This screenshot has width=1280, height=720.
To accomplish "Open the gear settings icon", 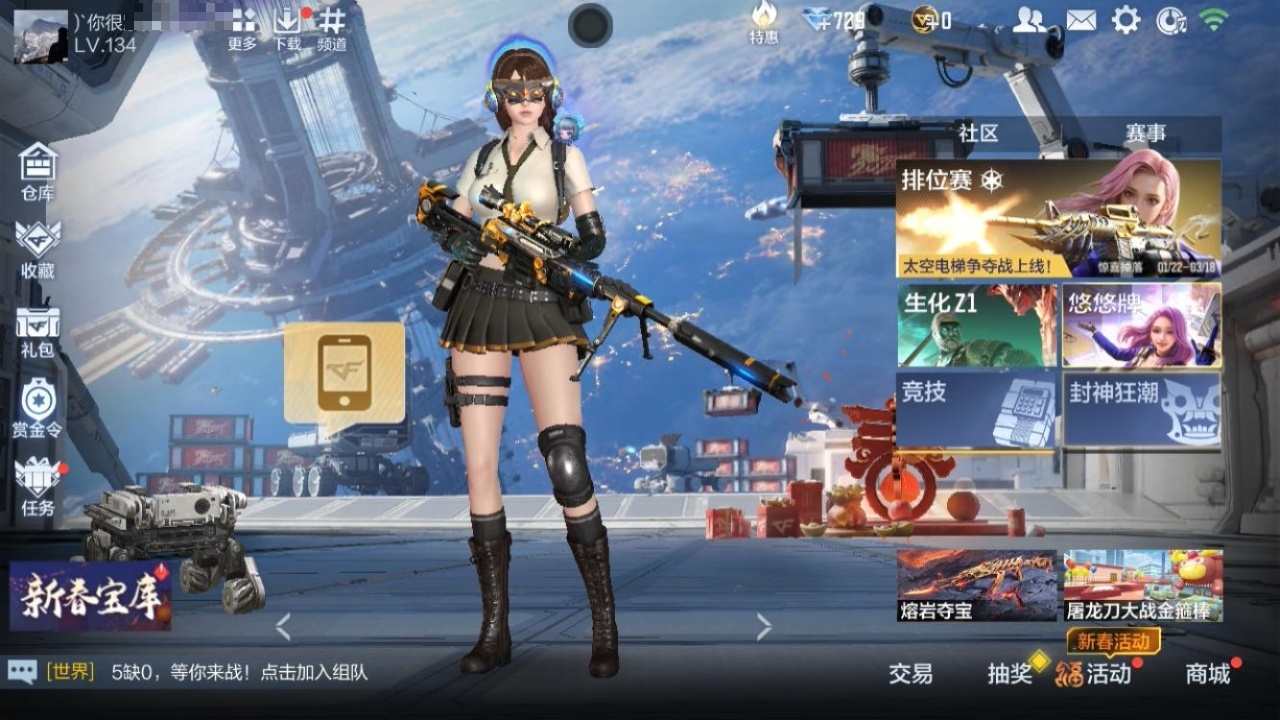I will tap(1126, 20).
